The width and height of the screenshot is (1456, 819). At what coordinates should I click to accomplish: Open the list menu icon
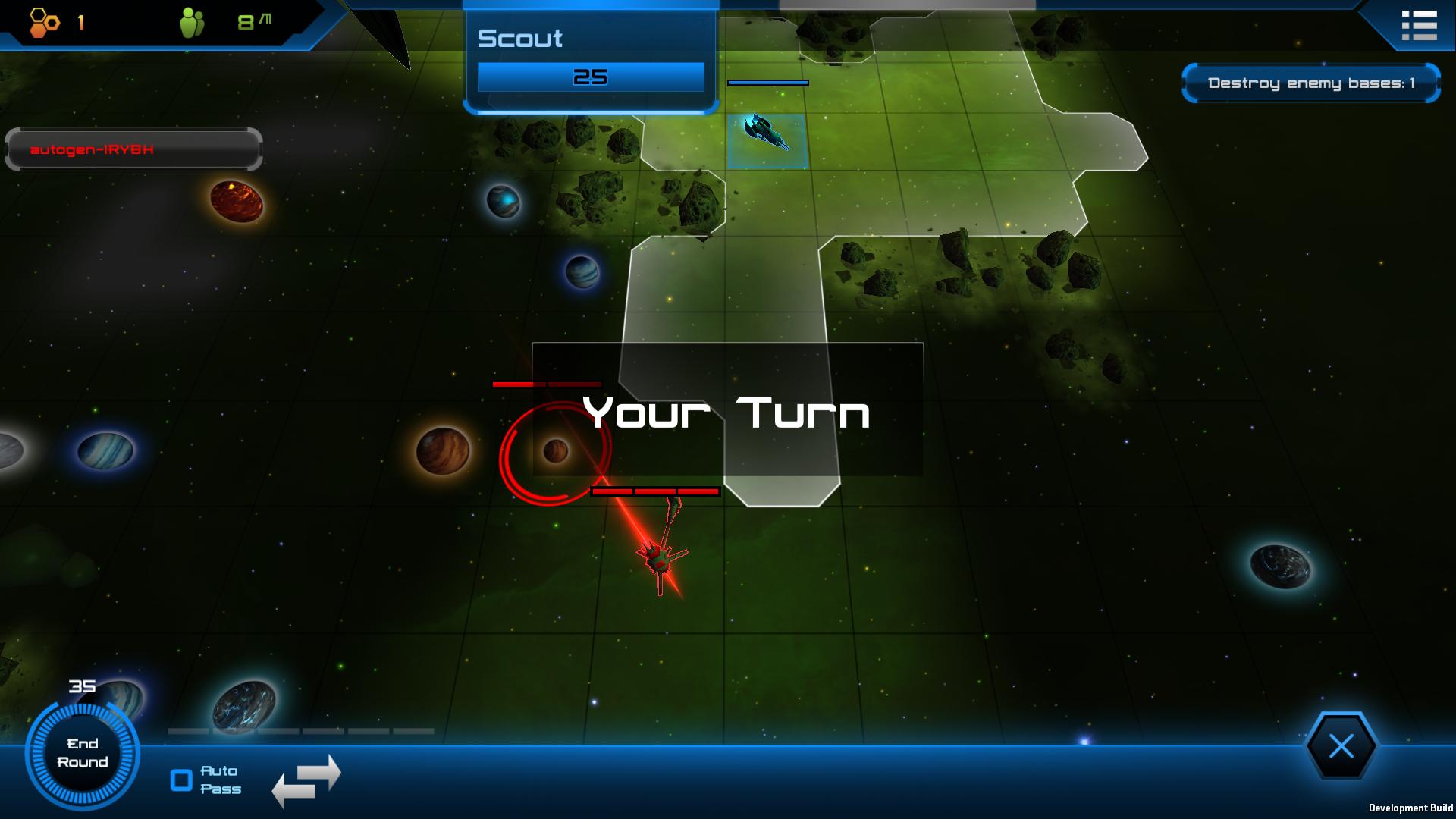(1419, 25)
